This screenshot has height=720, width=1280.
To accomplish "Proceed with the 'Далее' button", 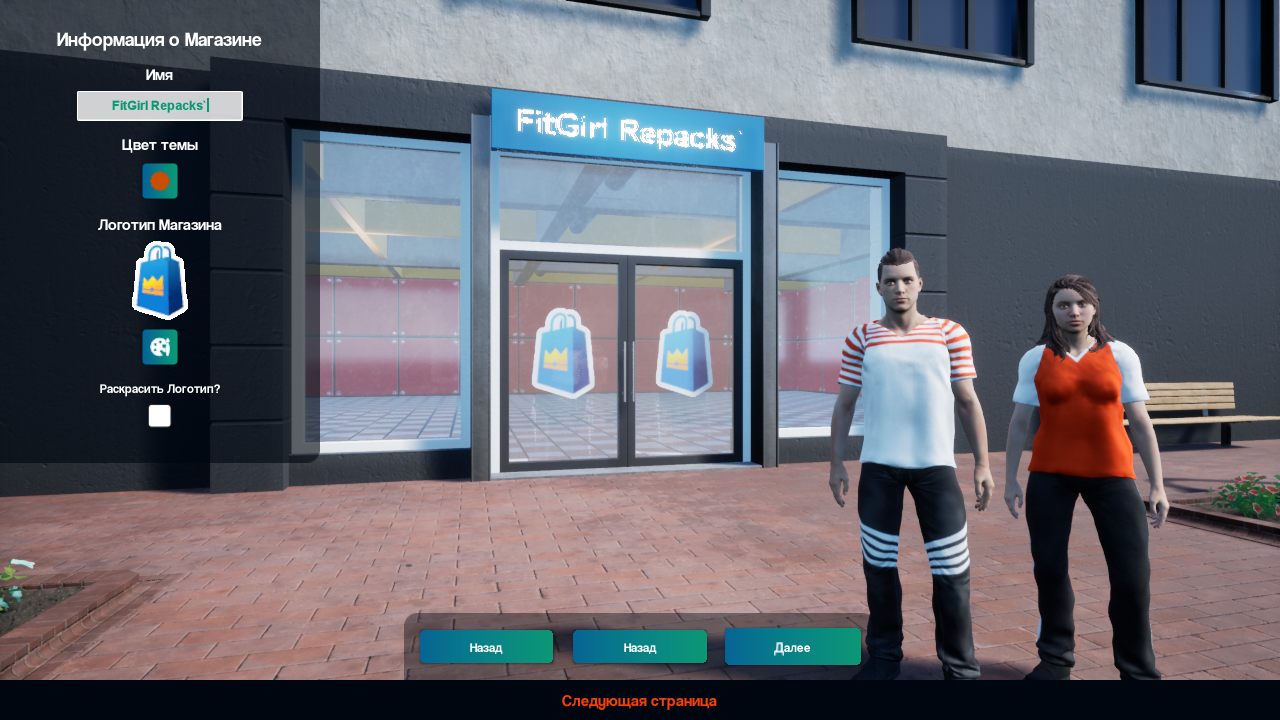I will point(792,647).
